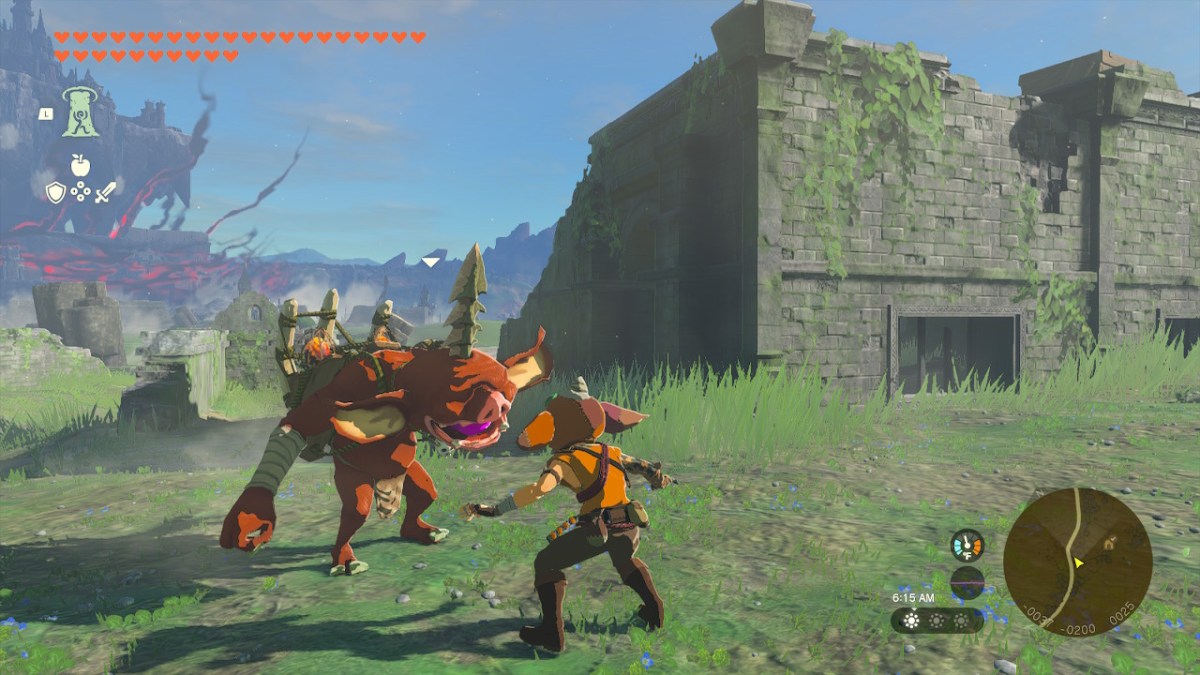This screenshot has width=1200, height=675.
Task: Click the noise level meter circle
Action: (967, 582)
